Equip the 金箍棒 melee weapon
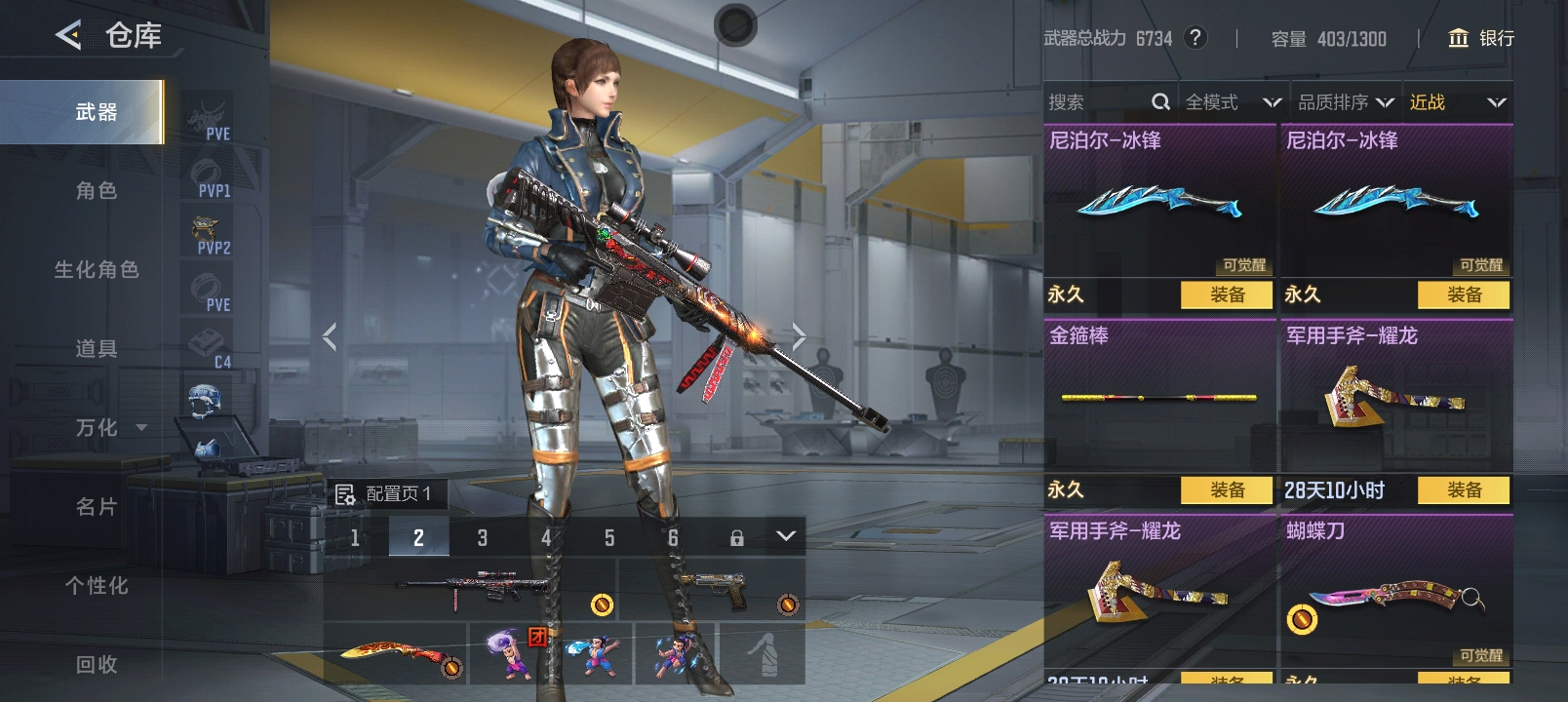 [x=1226, y=489]
